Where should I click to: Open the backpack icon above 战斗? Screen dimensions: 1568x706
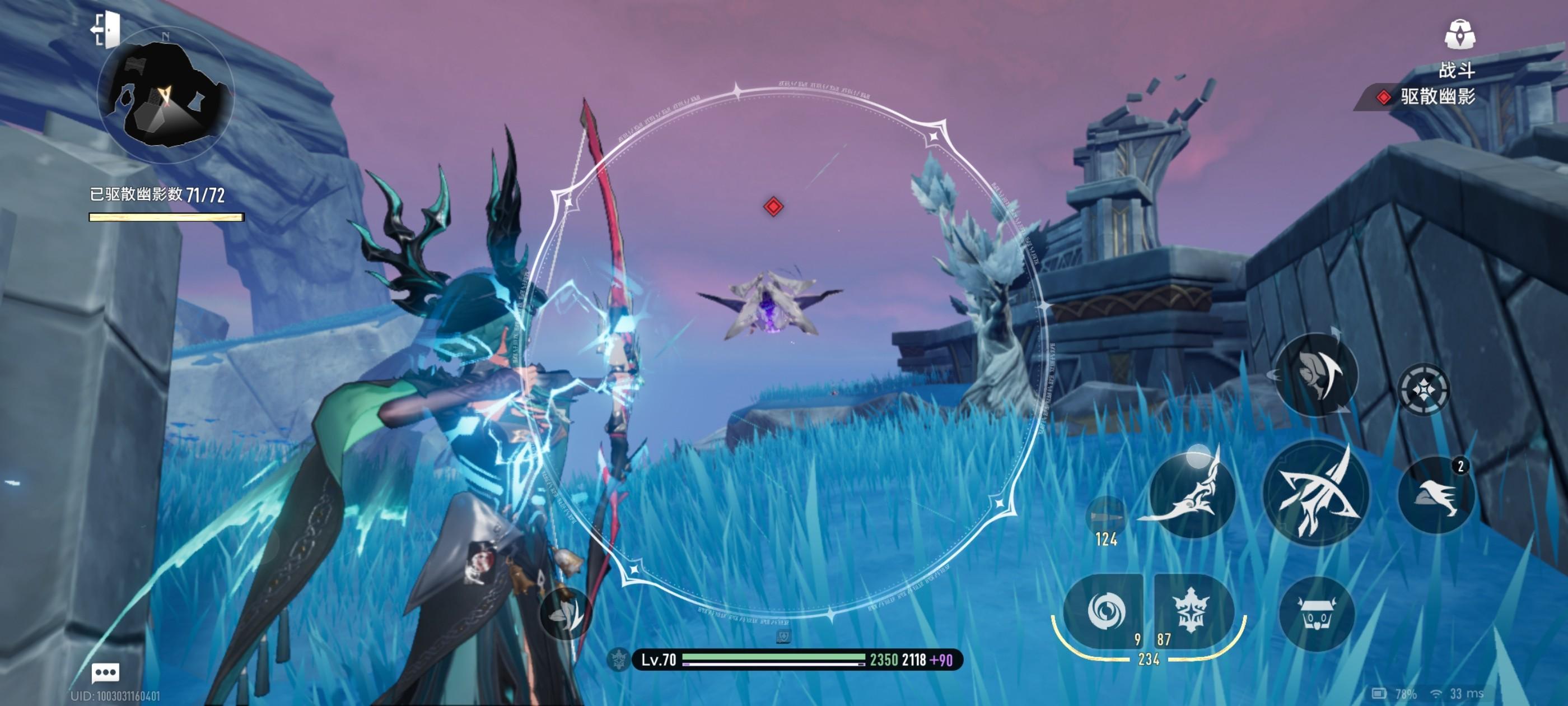(1459, 34)
